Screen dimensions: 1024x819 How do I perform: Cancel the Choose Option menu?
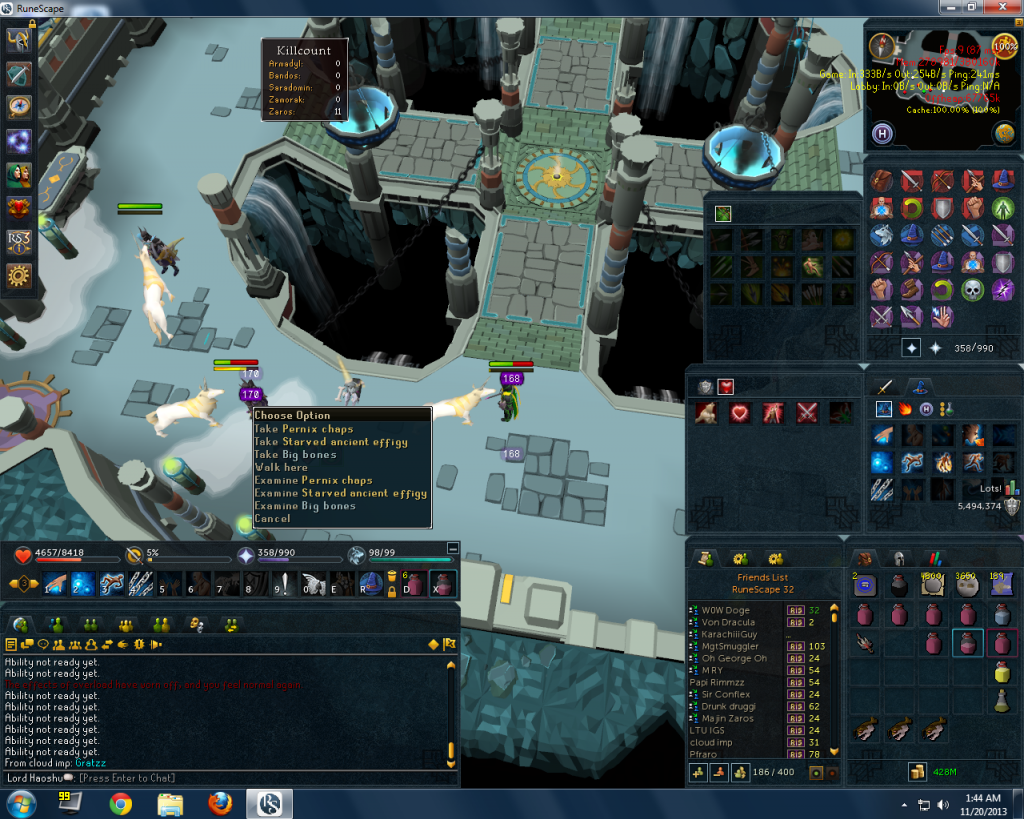pos(273,518)
